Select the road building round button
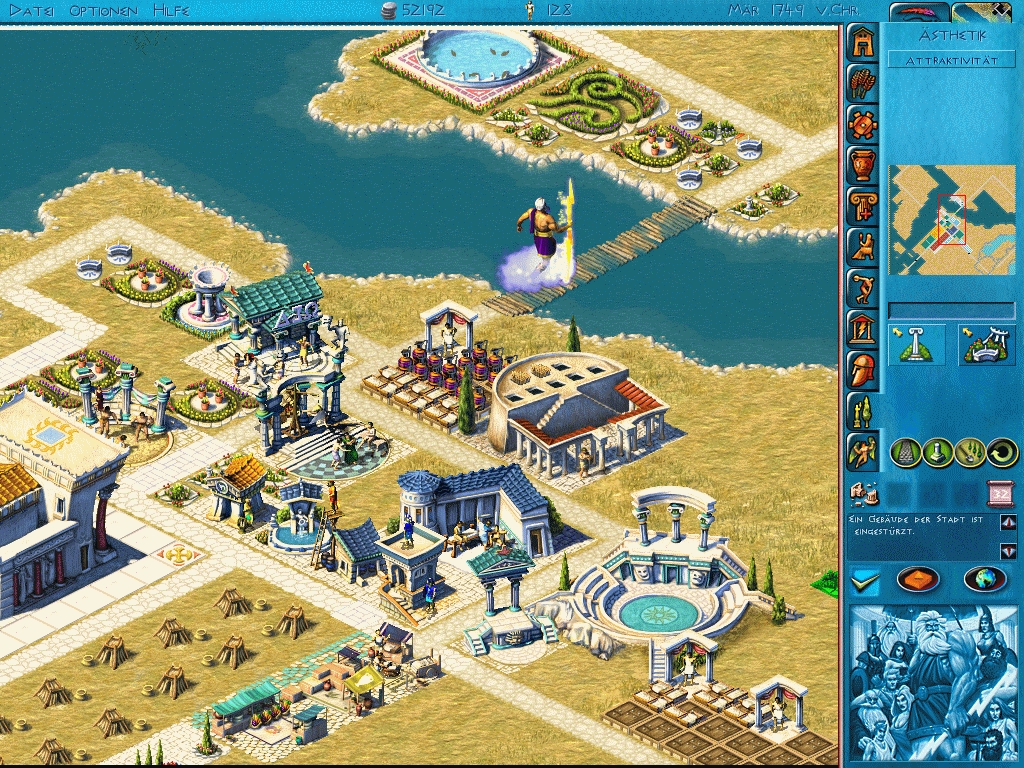The image size is (1024, 768). tap(905, 453)
